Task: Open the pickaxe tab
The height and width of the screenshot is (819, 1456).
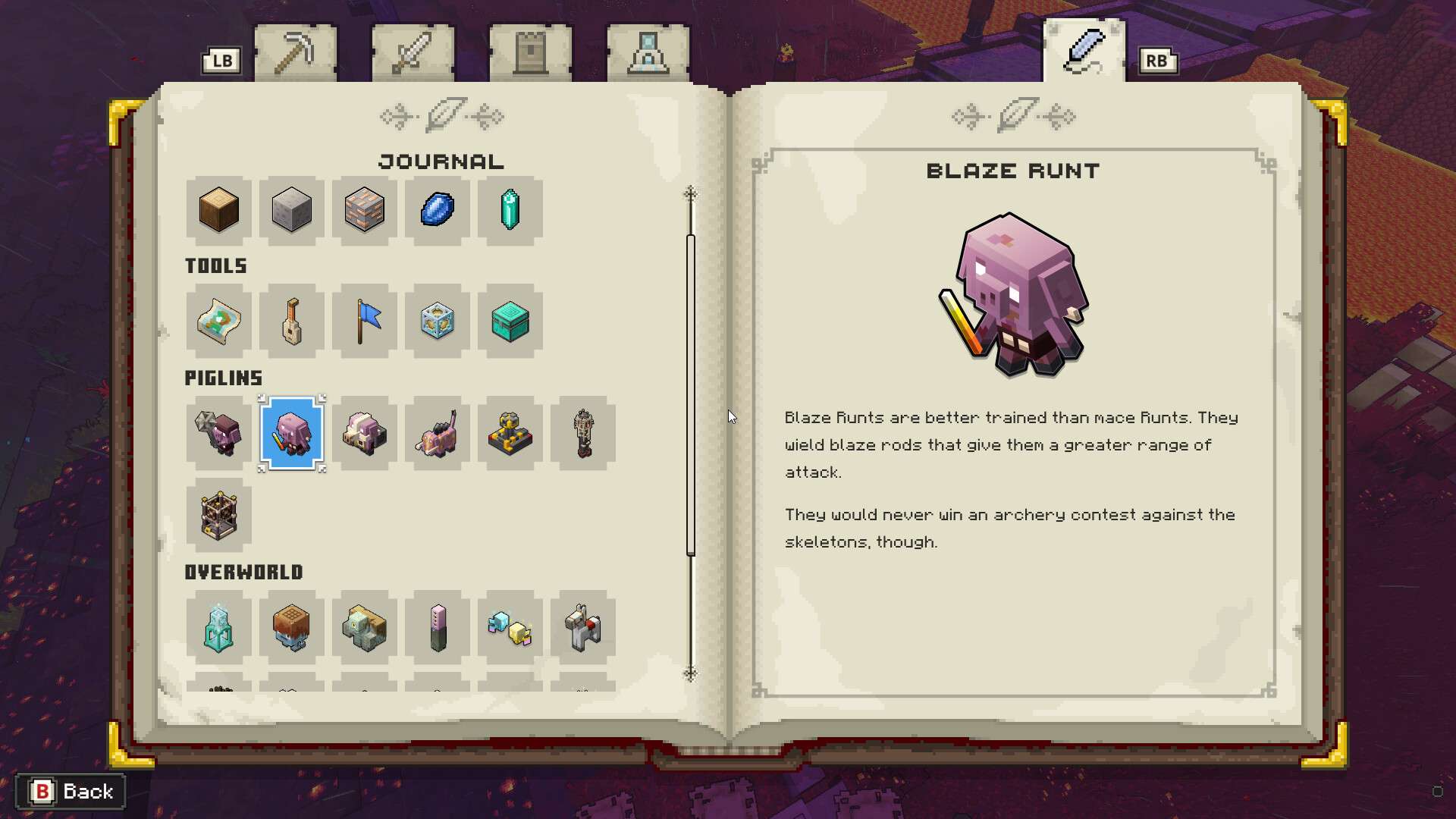Action: [x=295, y=52]
